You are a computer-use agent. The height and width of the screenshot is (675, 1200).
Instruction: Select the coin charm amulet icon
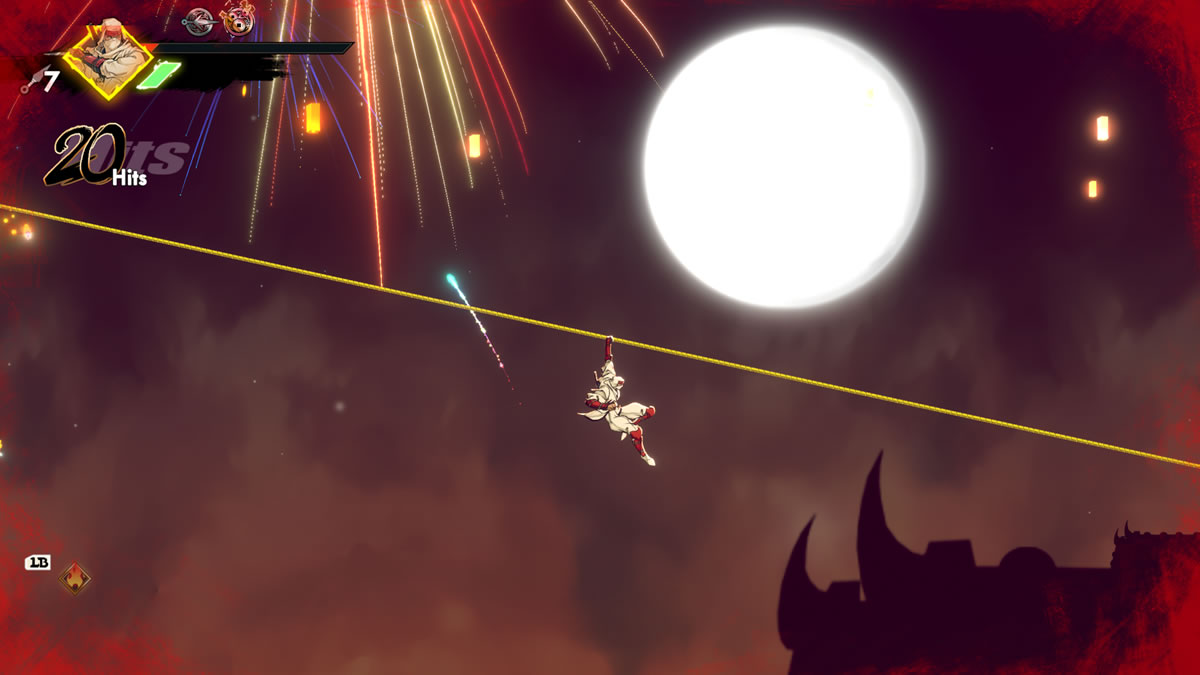coord(238,20)
